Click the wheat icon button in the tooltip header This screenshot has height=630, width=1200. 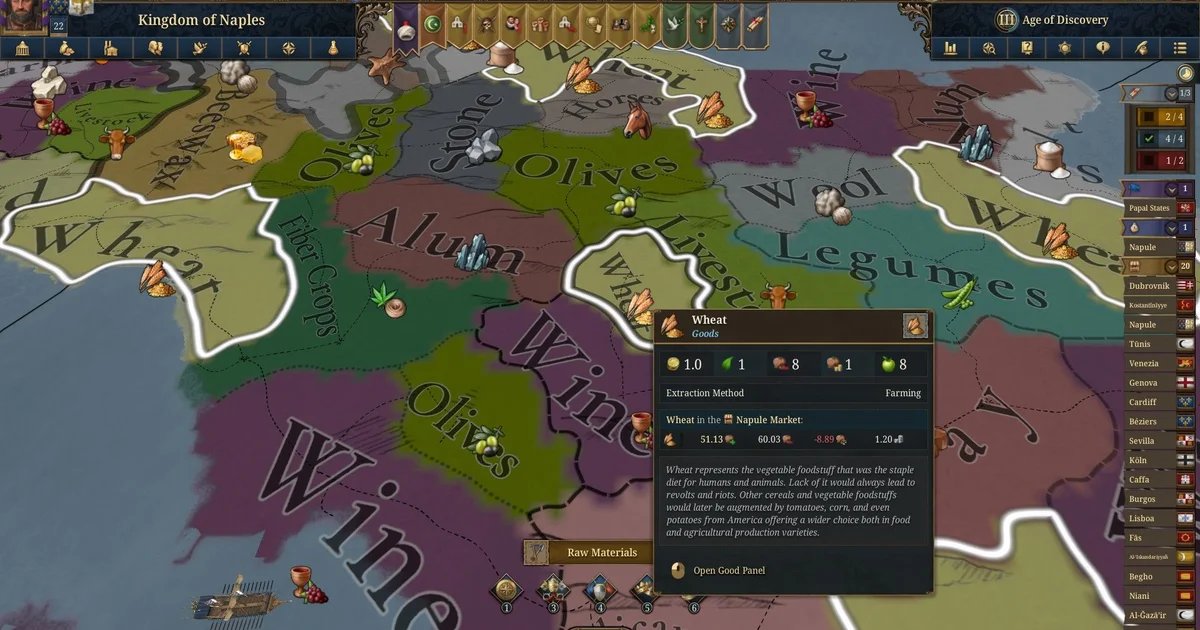click(x=915, y=325)
